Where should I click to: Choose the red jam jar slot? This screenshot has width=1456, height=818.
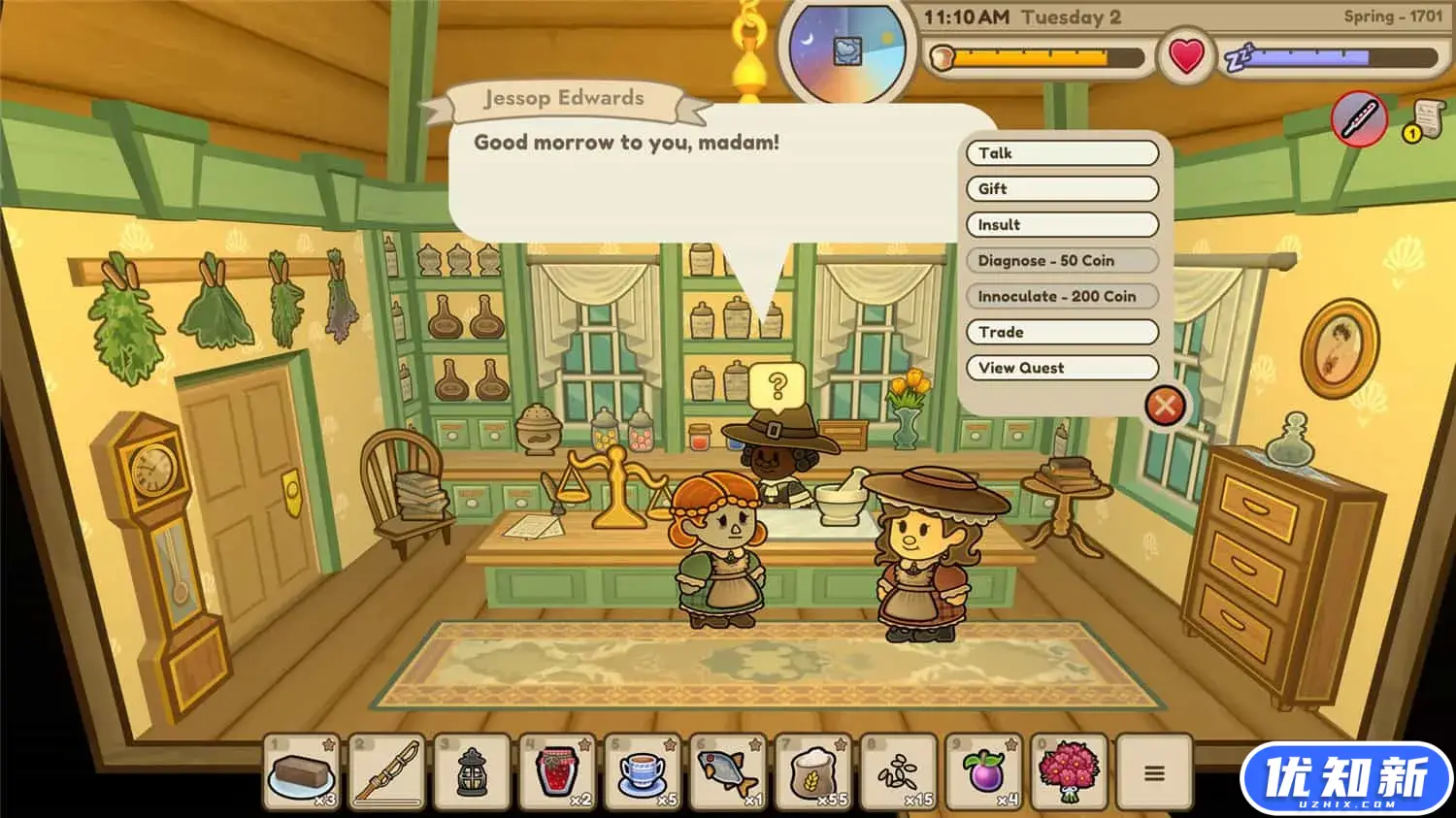(557, 772)
